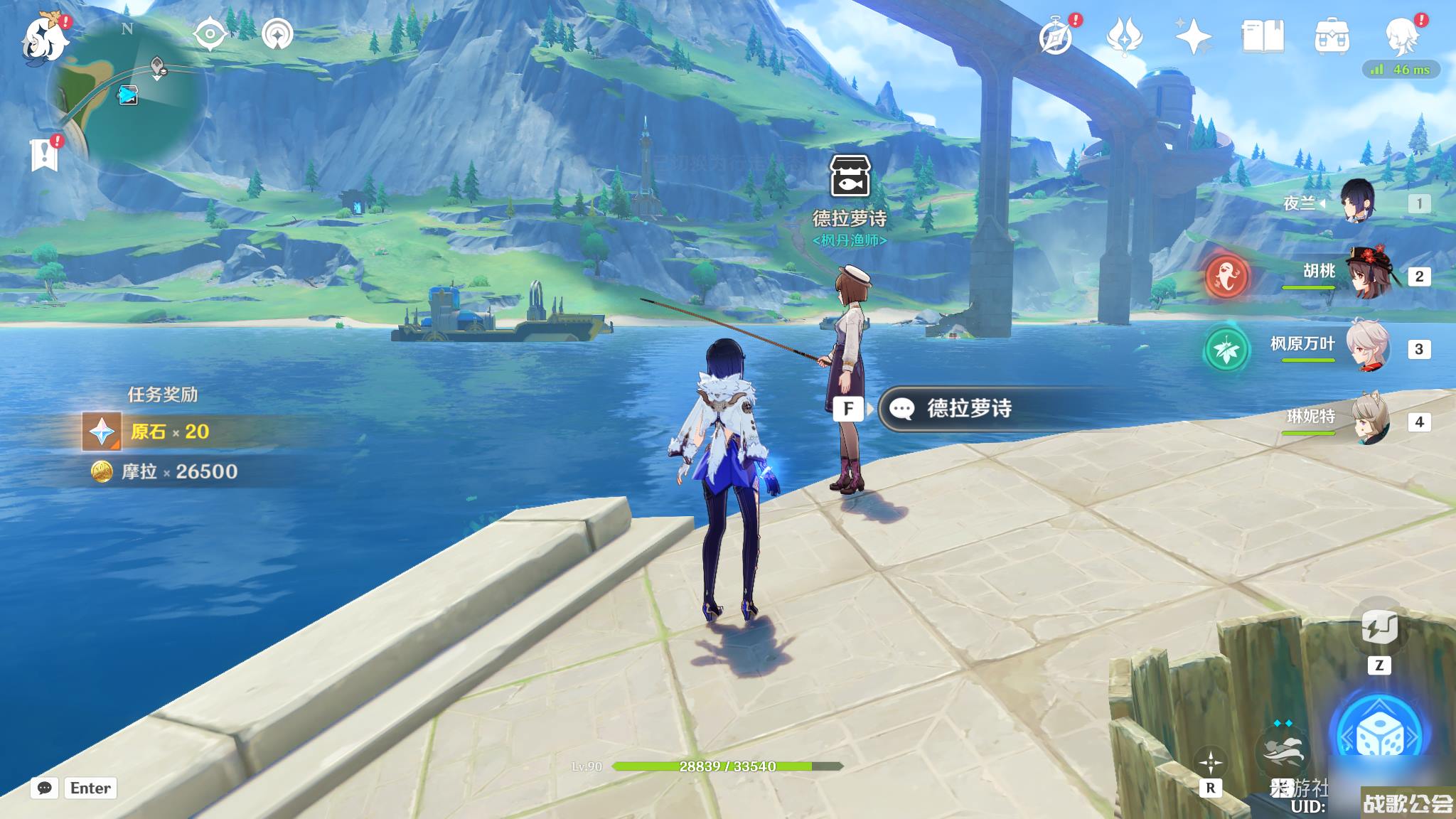Open the Adventurer Handbook book icon
Viewport: 1456px width, 819px height.
point(1263,36)
